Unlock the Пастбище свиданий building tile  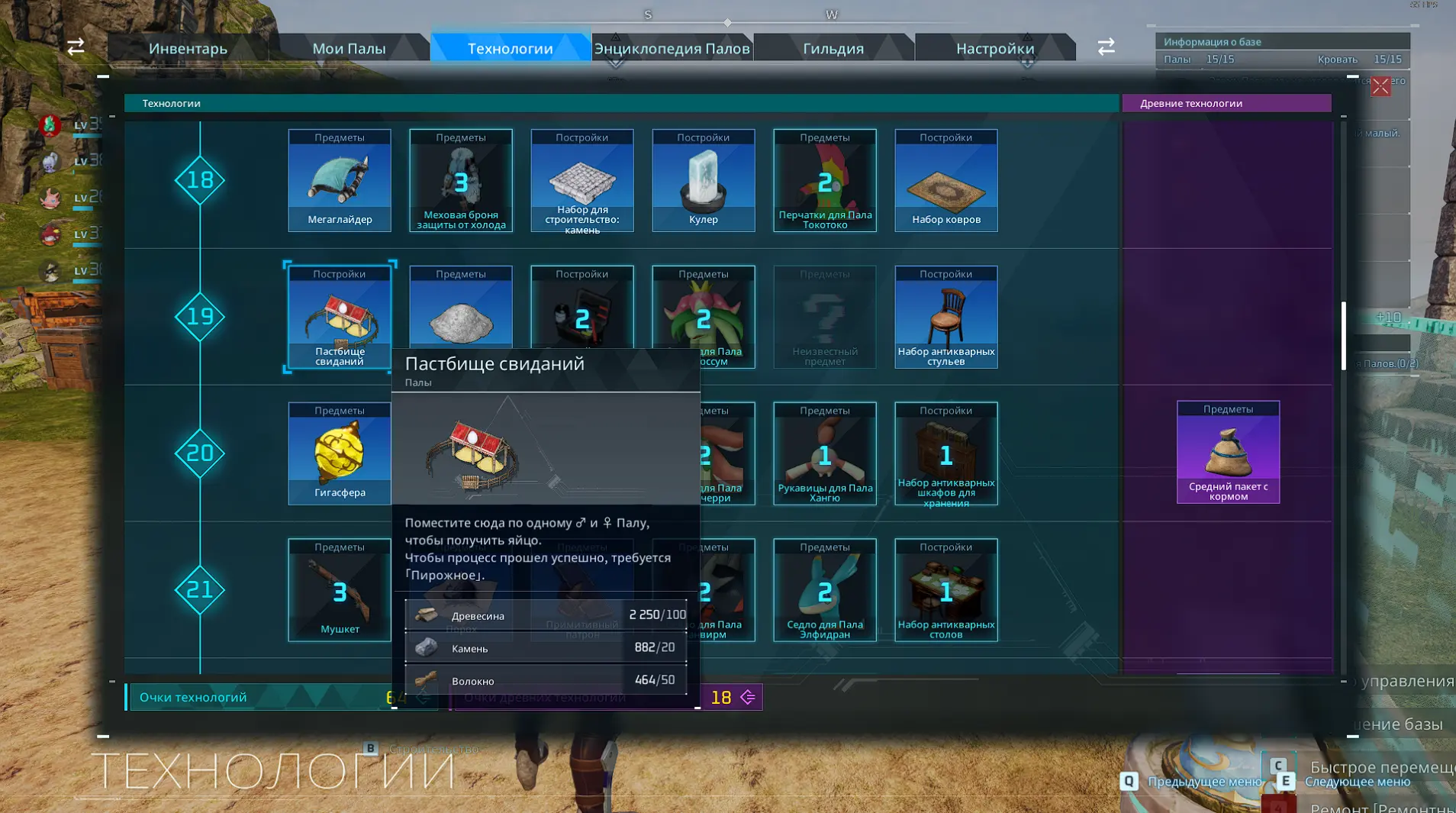(340, 317)
